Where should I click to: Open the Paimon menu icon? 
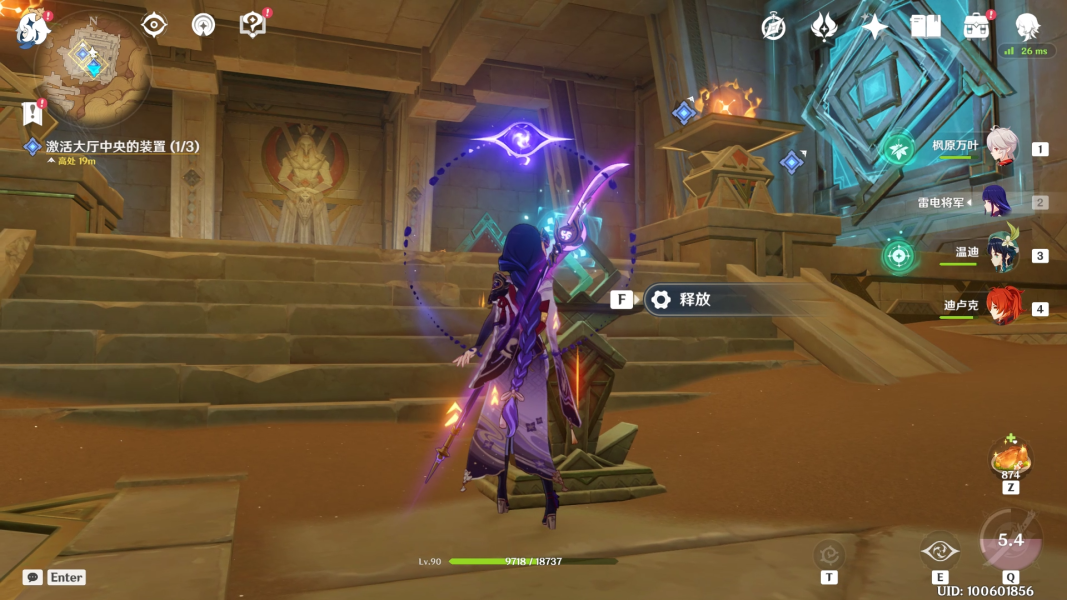(x=32, y=27)
